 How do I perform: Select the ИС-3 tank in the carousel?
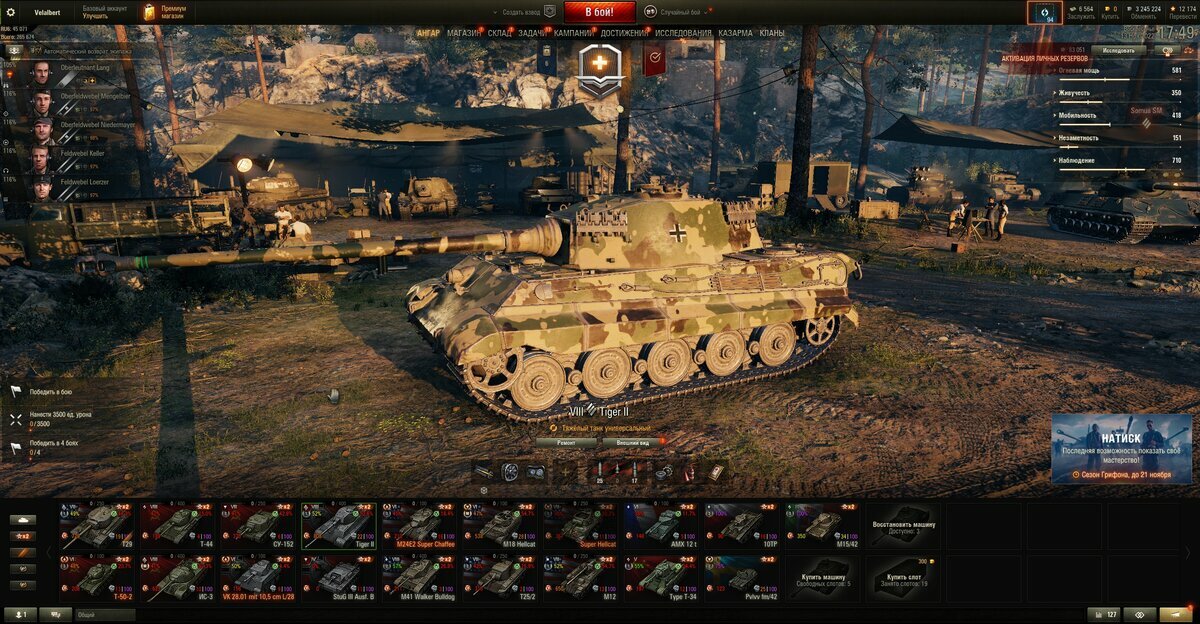tap(176, 577)
